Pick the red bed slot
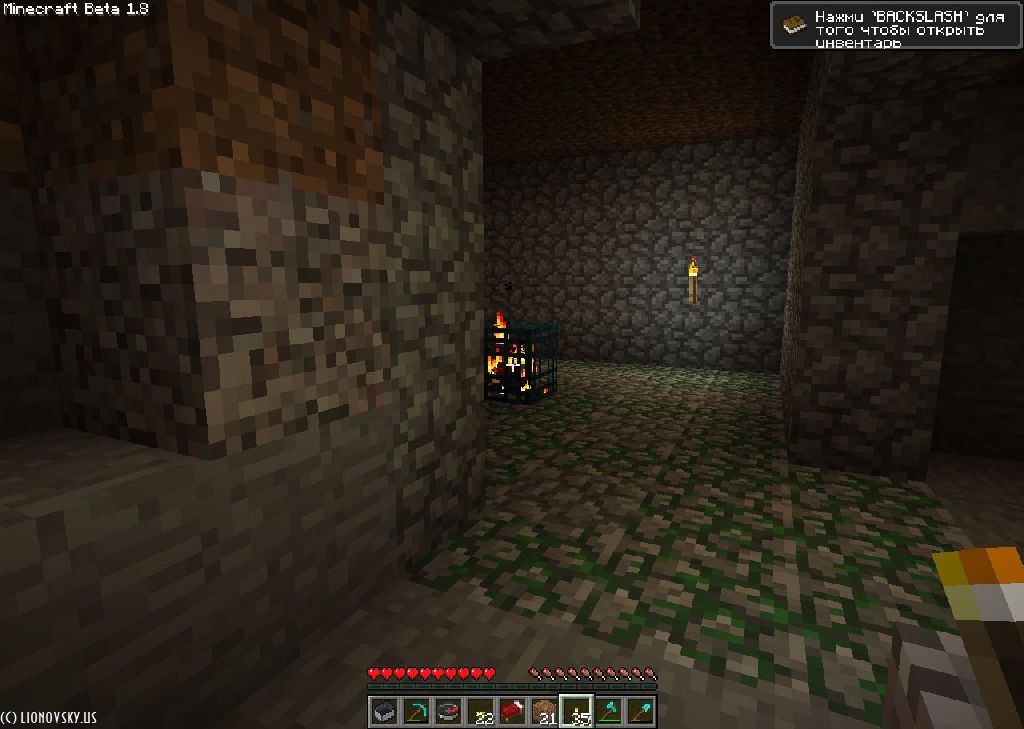Viewport: 1024px width, 729px height. click(512, 712)
